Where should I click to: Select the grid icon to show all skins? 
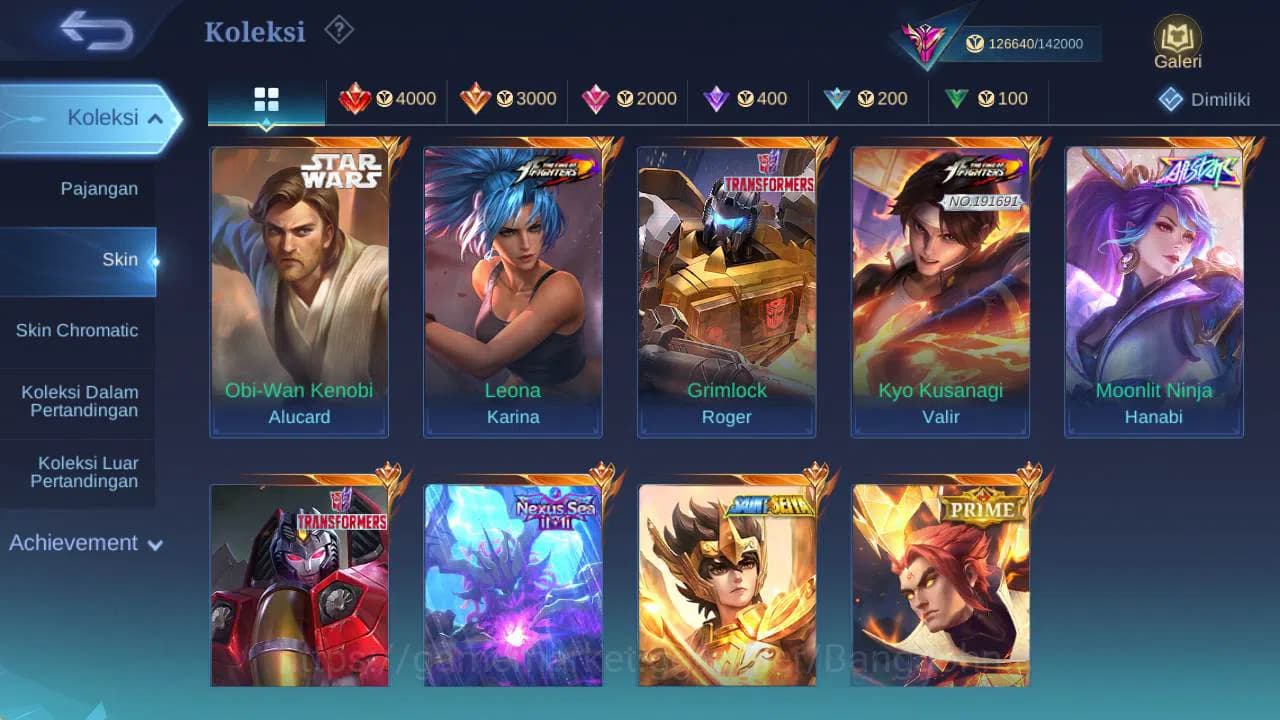click(266, 97)
